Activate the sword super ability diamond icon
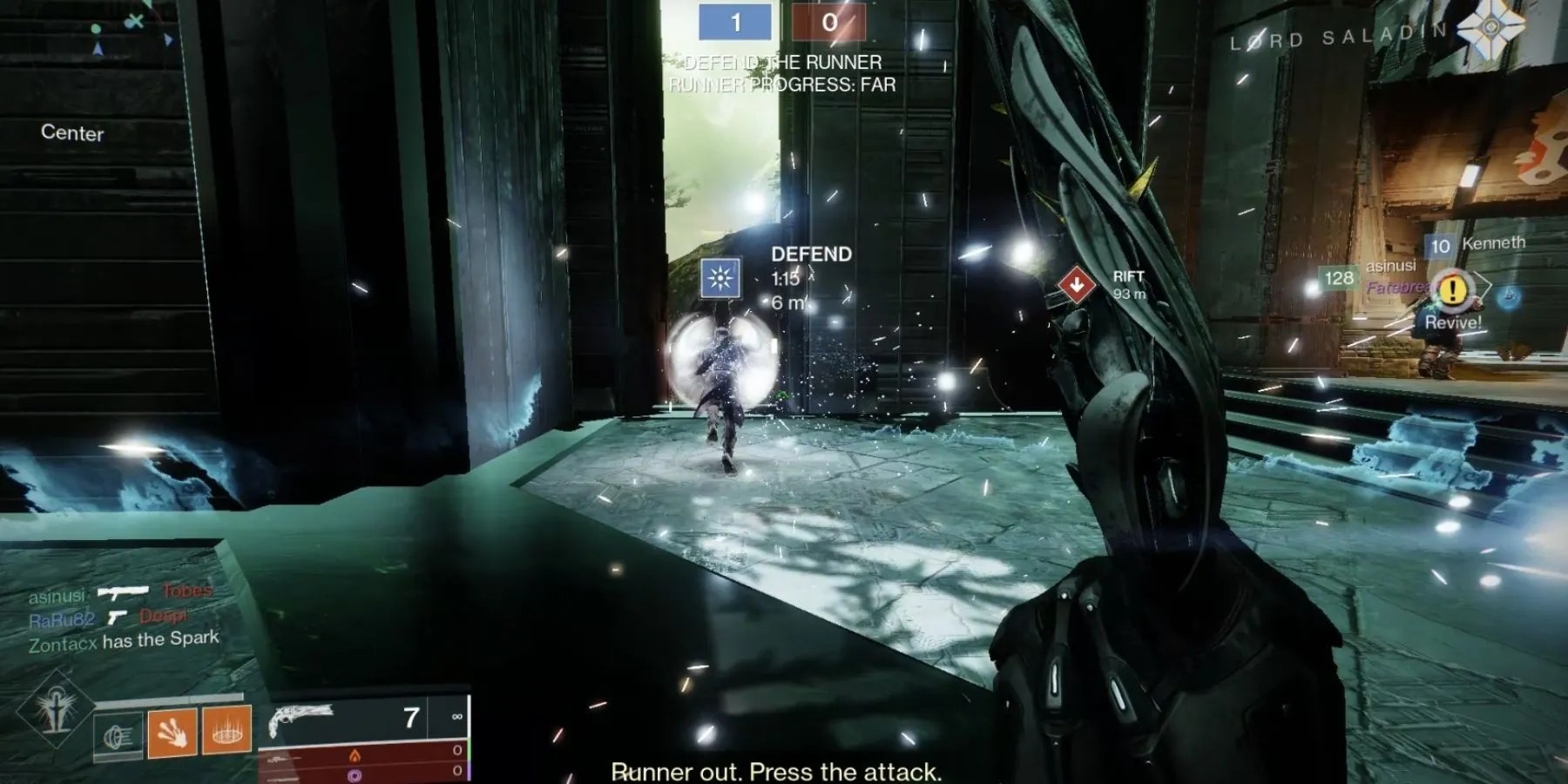Viewport: 1568px width, 784px height. [54, 708]
